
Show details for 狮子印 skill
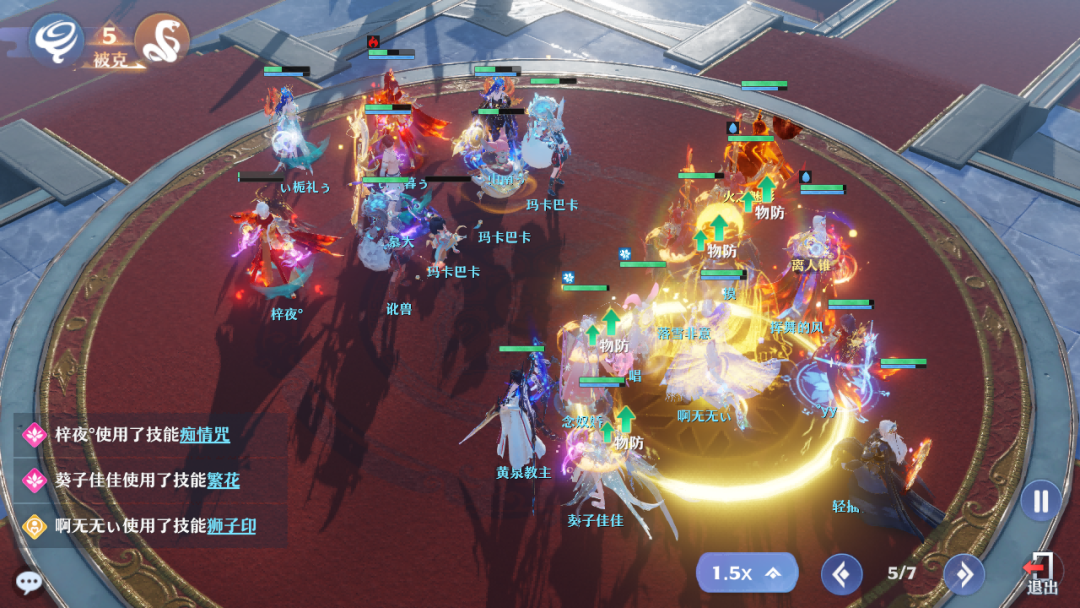pos(231,526)
